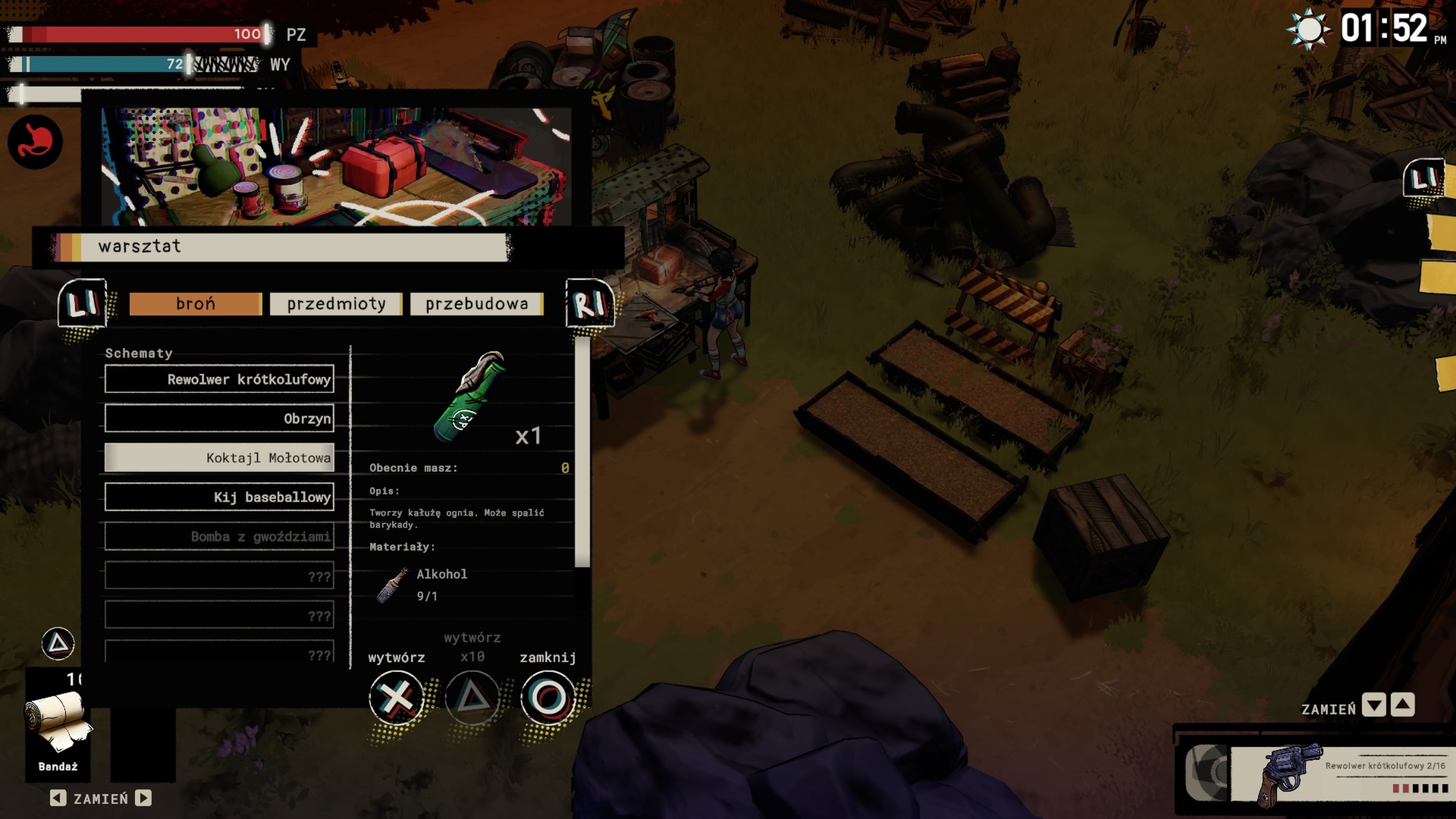Pick the Koktajl Mołotowa recipe
Image resolution: width=1456 pixels, height=819 pixels.
click(219, 458)
